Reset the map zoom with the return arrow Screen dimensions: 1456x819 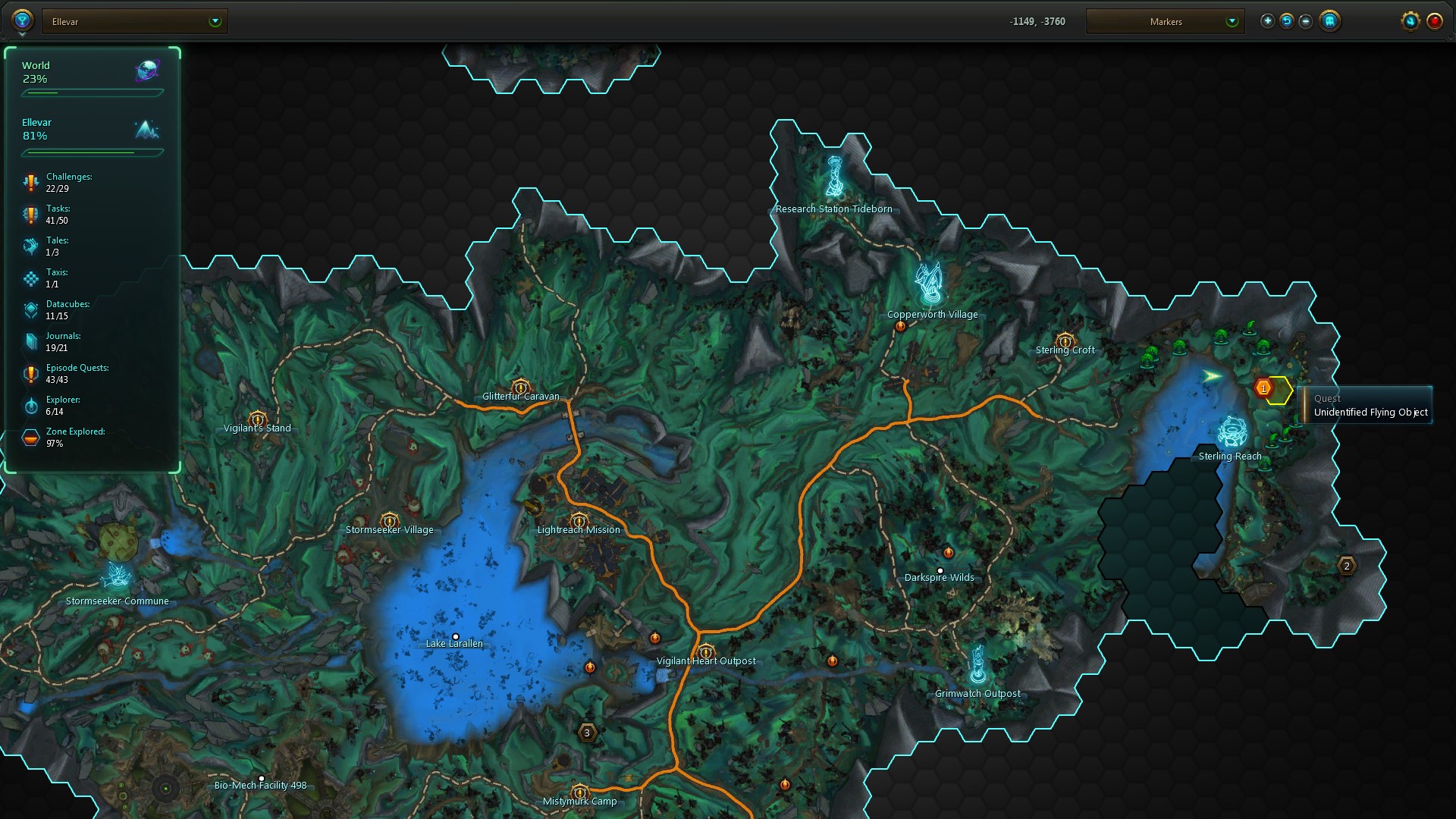click(1286, 21)
